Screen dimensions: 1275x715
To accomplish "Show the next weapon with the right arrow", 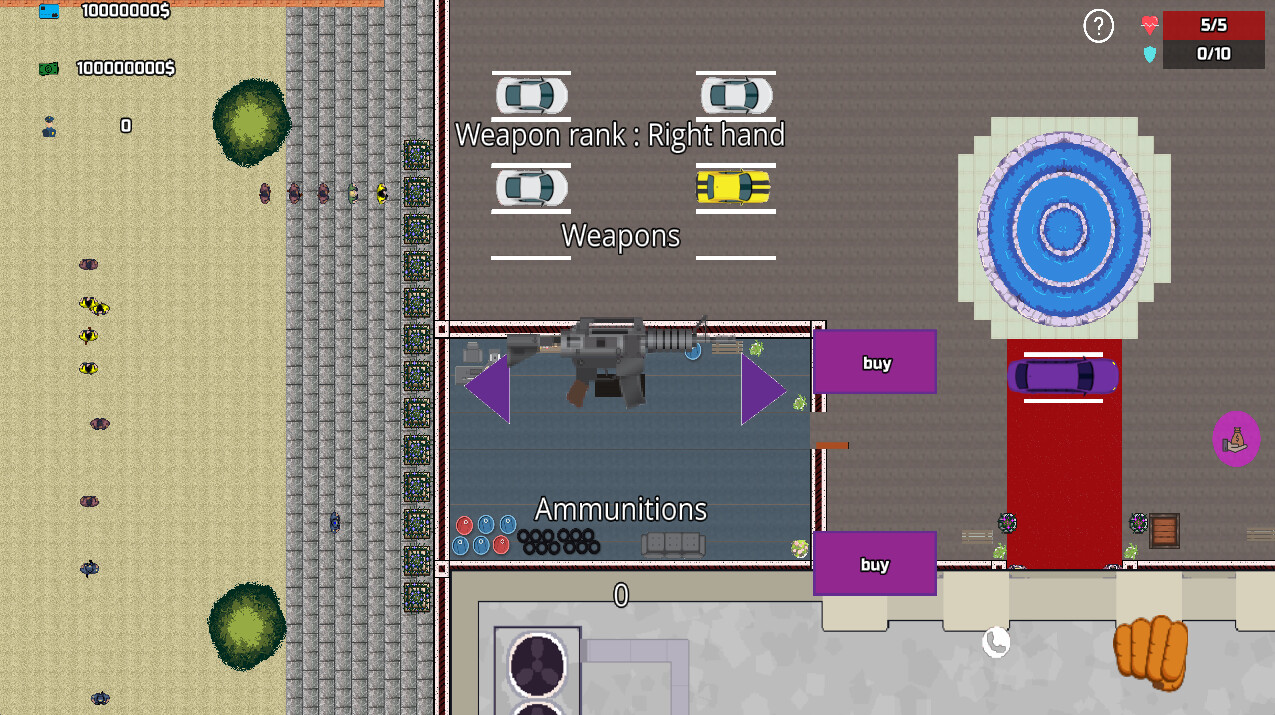I will [x=762, y=388].
